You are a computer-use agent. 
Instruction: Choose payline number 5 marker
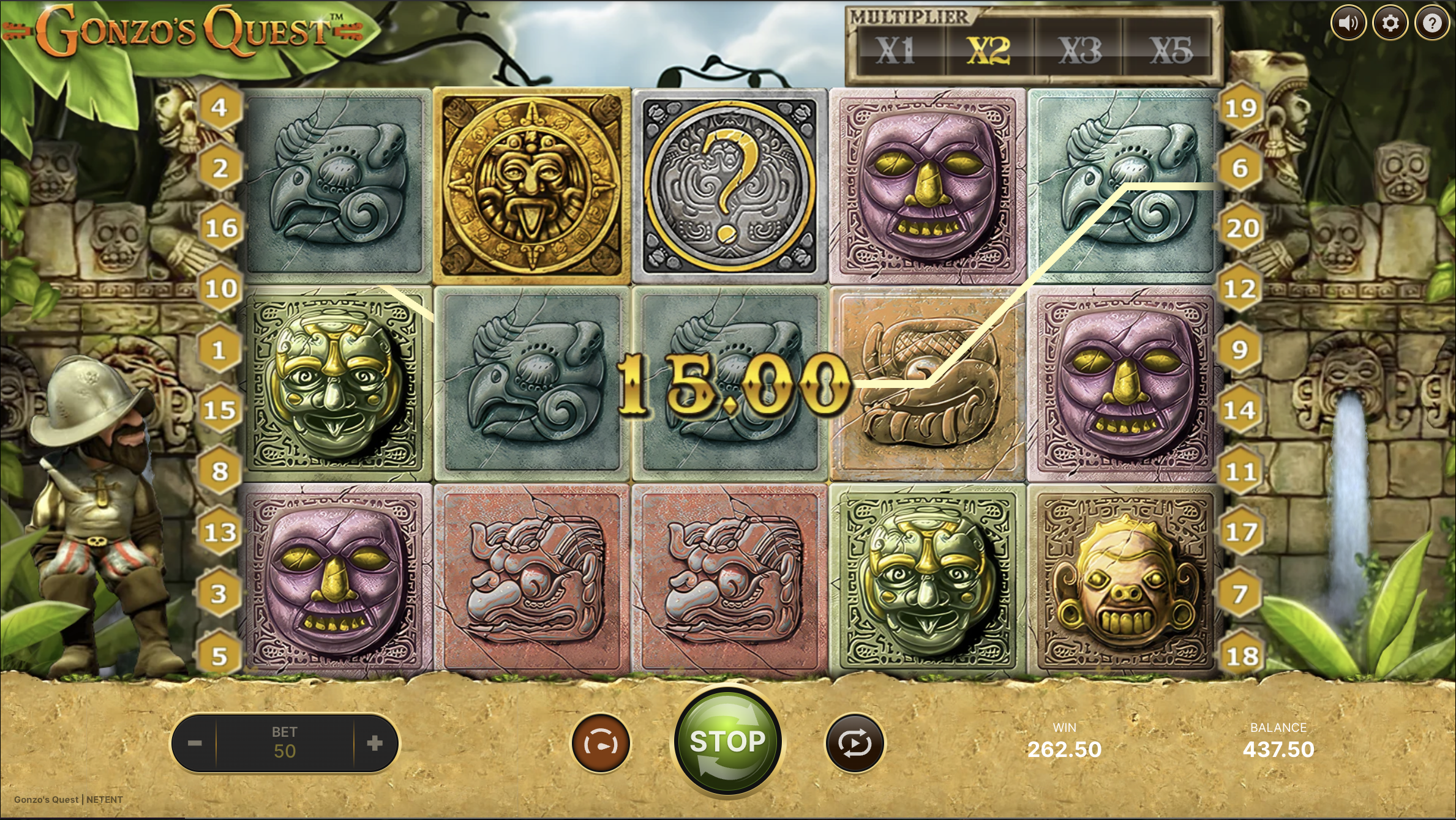pyautogui.click(x=219, y=656)
